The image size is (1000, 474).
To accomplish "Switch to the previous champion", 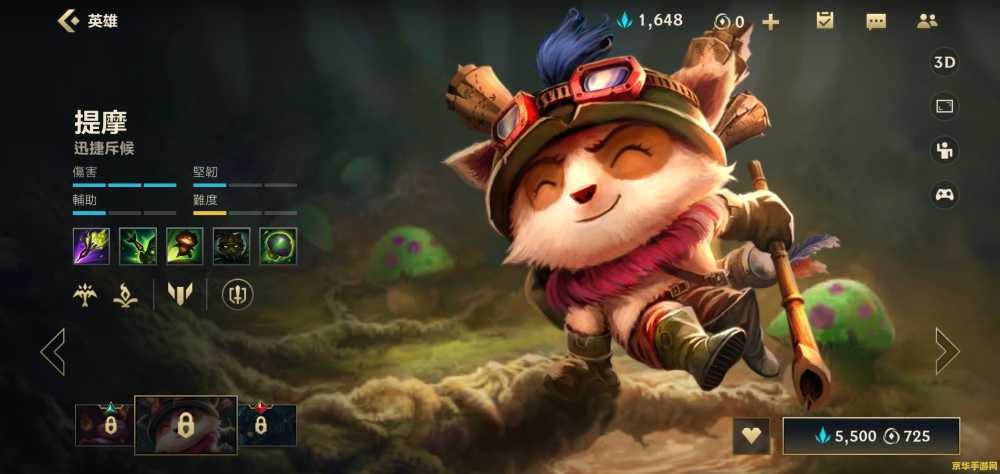I will point(52,351).
